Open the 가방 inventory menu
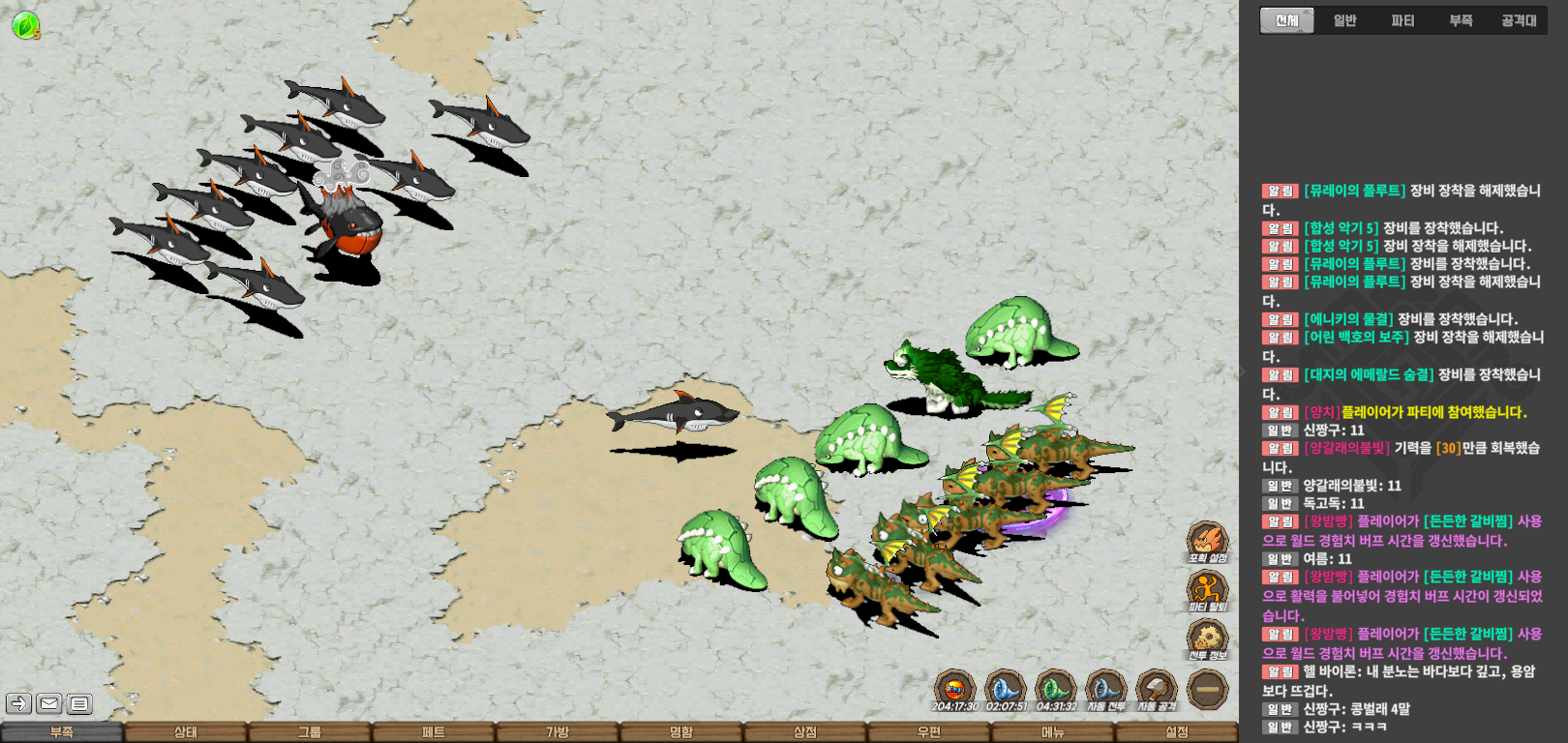The height and width of the screenshot is (743, 1568). pos(557,732)
